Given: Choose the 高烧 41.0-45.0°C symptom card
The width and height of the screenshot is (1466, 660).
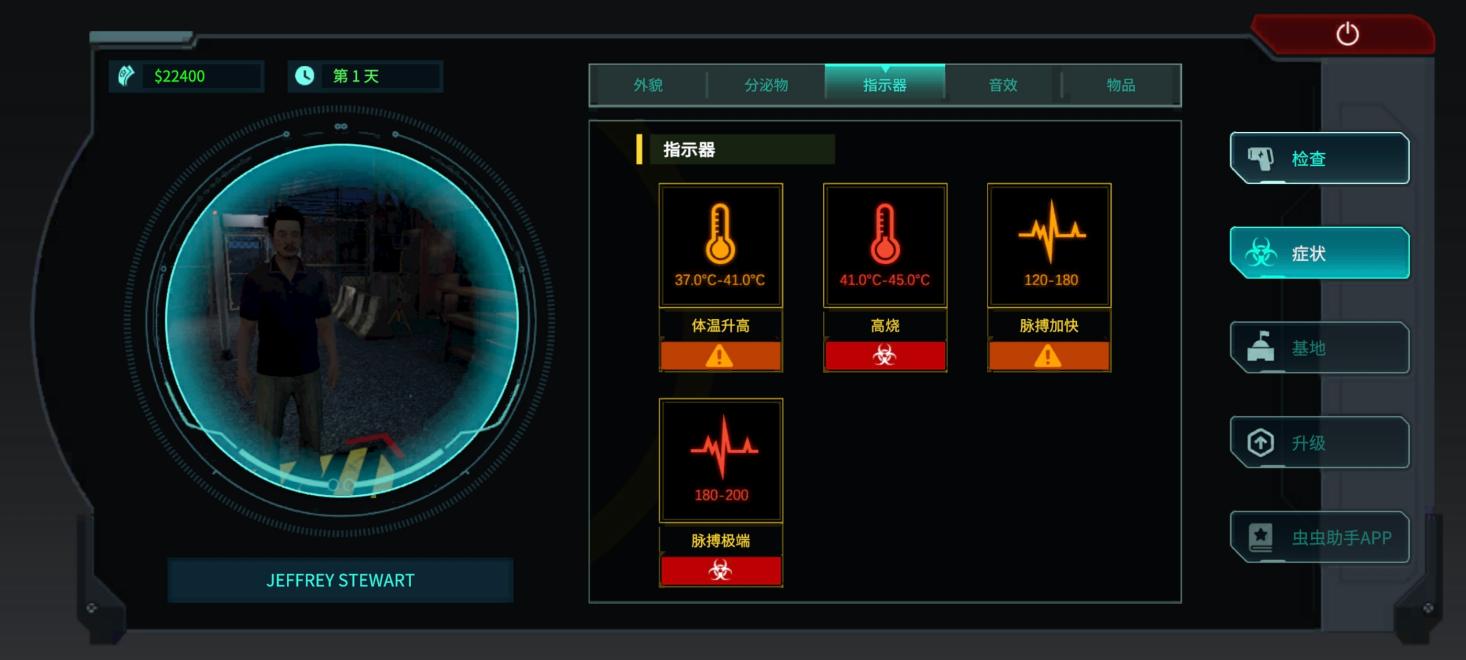Looking at the screenshot, I should tap(885, 276).
